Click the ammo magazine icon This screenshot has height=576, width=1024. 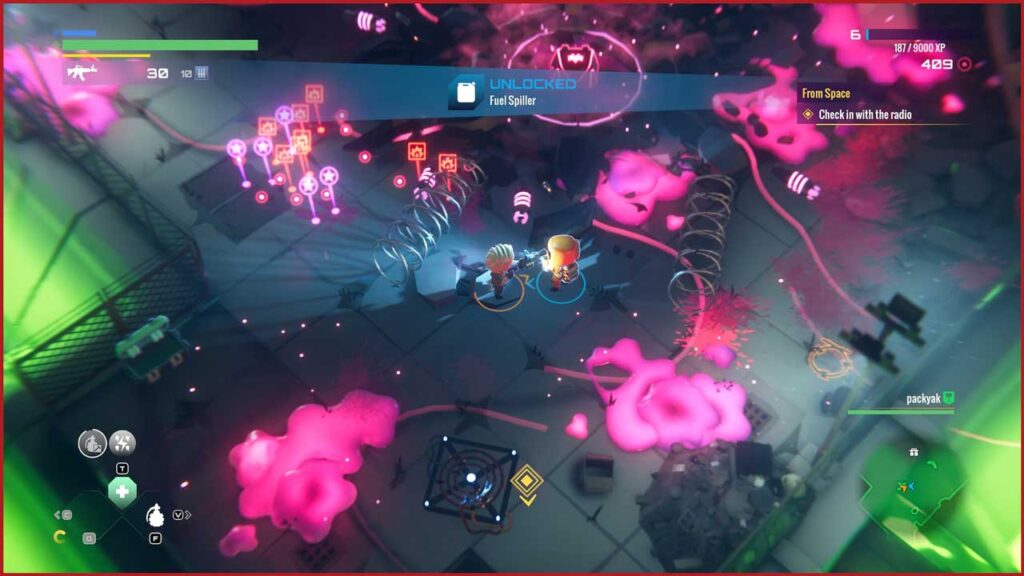(201, 73)
